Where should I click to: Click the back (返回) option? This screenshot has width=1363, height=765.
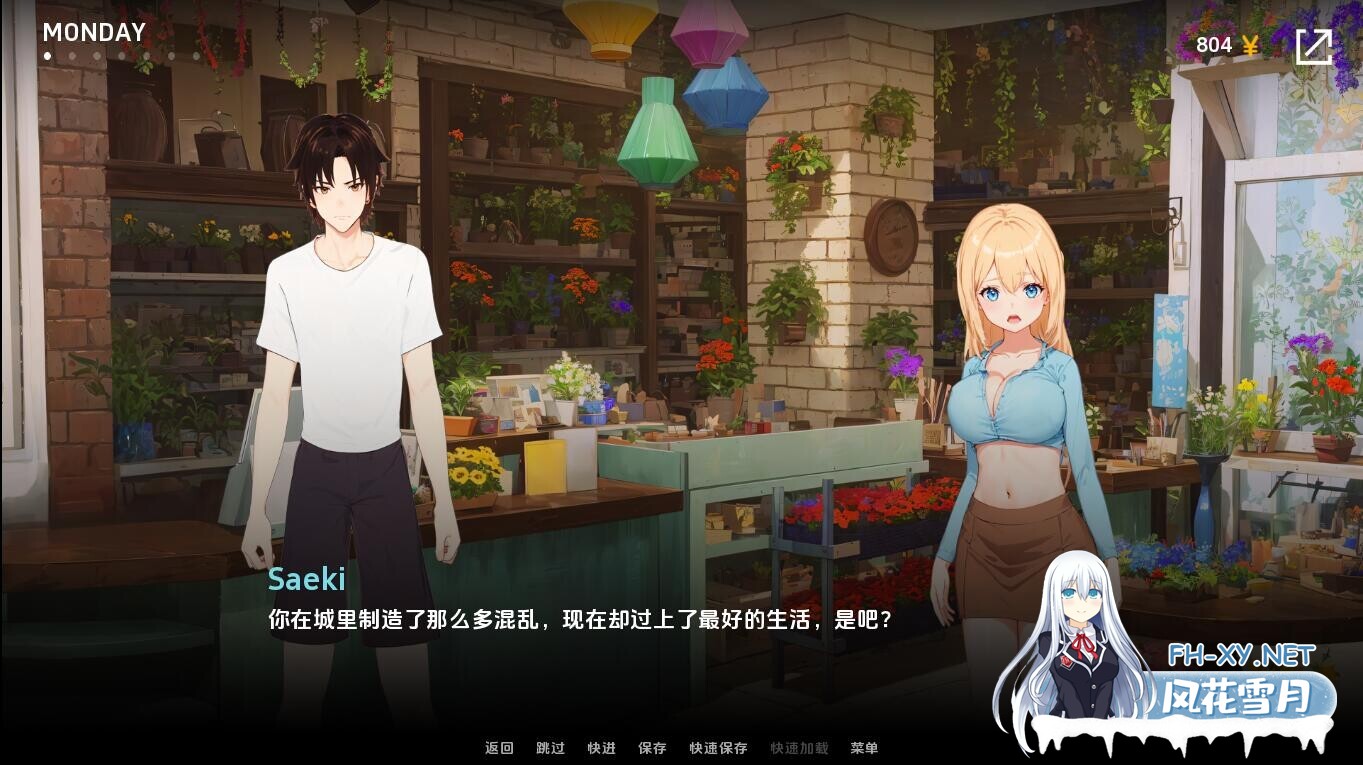(x=499, y=748)
